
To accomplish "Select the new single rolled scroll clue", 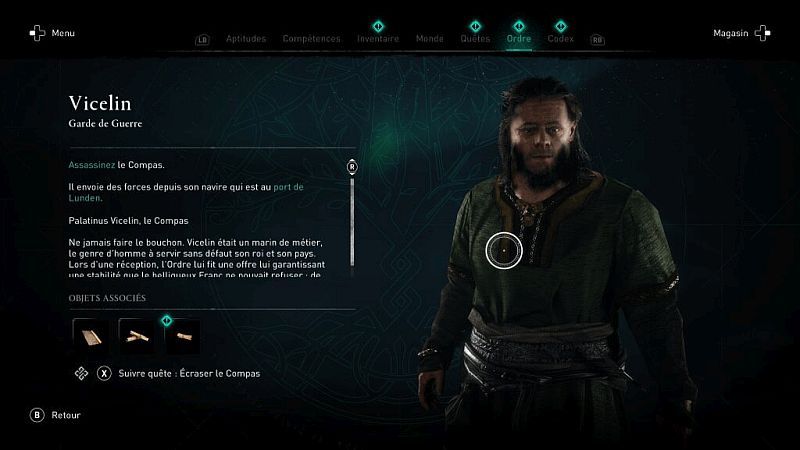I will coord(182,336).
